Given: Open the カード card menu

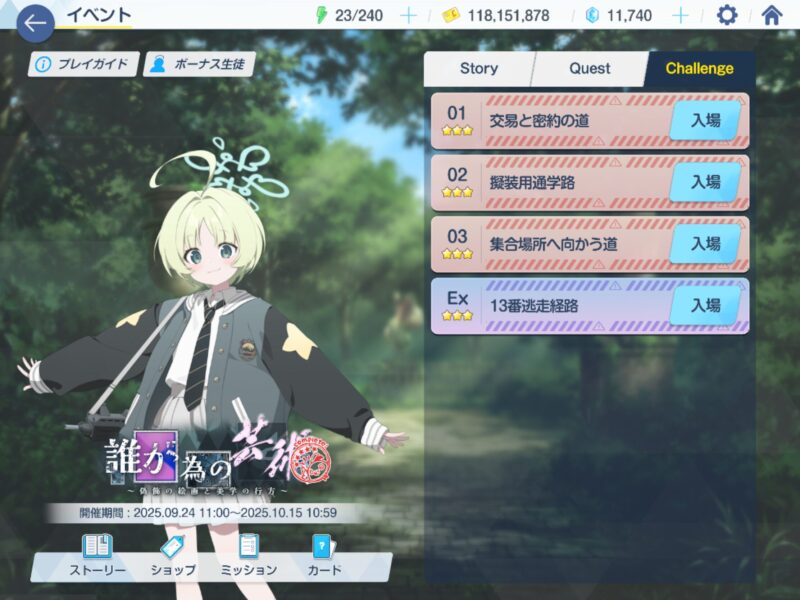Looking at the screenshot, I should coord(323,556).
